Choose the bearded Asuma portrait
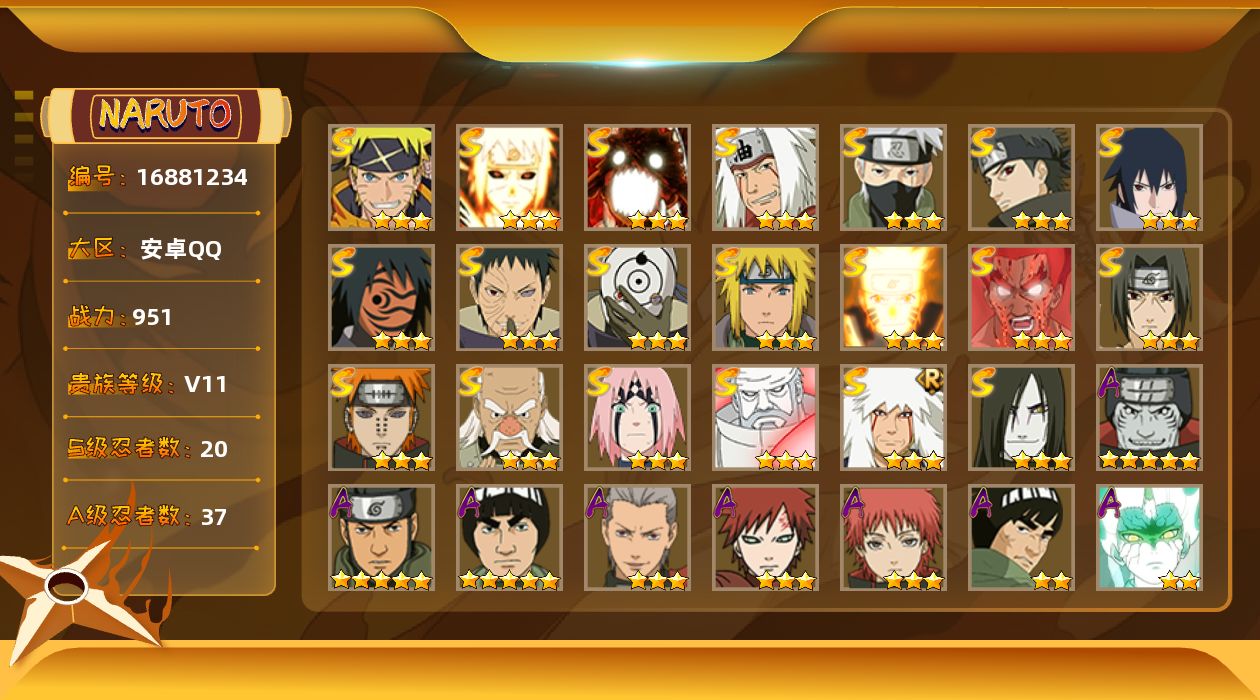 [x=381, y=538]
